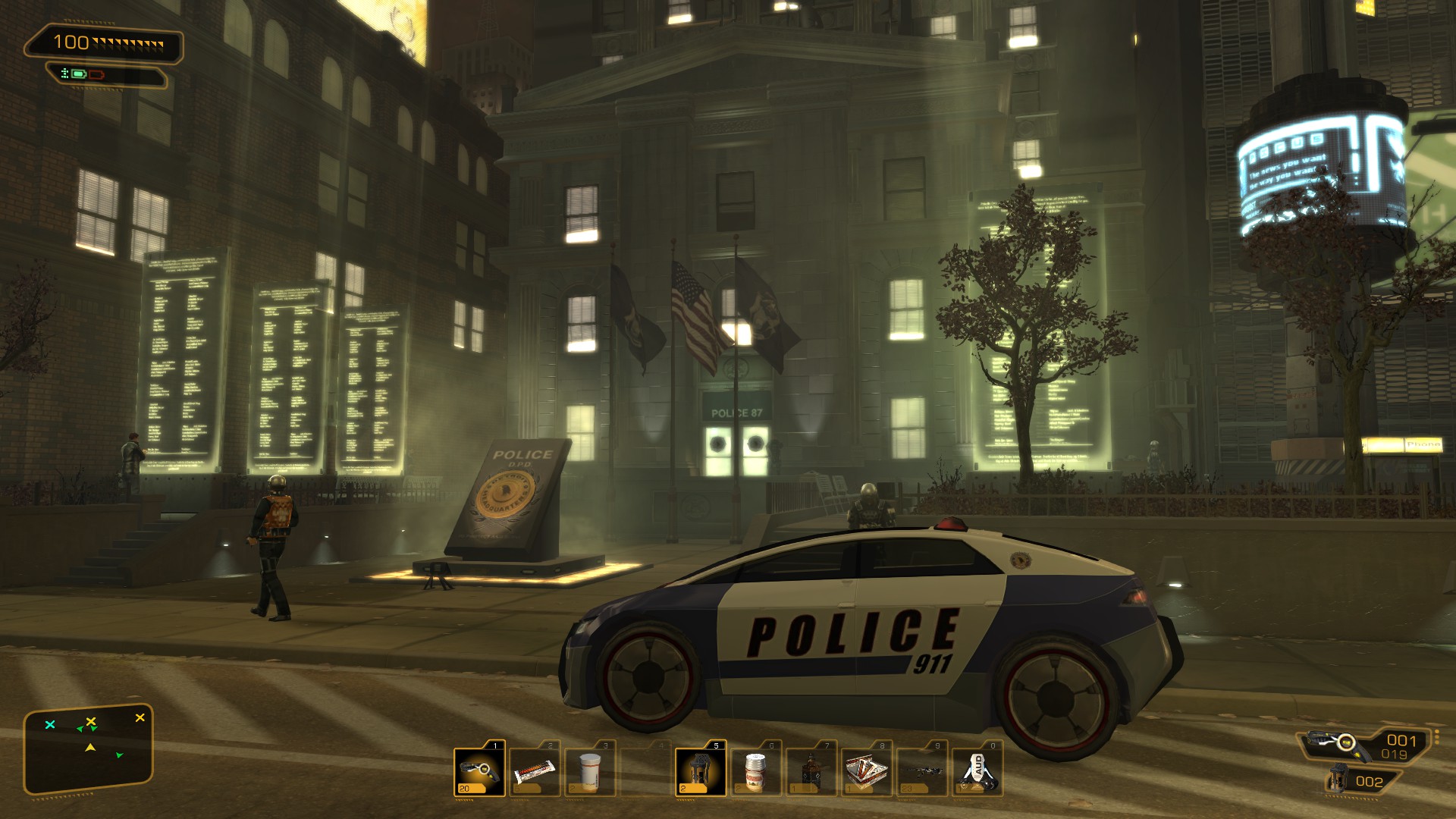Click the minimap radar panel
Image resolution: width=1456 pixels, height=819 pixels.
(x=89, y=749)
